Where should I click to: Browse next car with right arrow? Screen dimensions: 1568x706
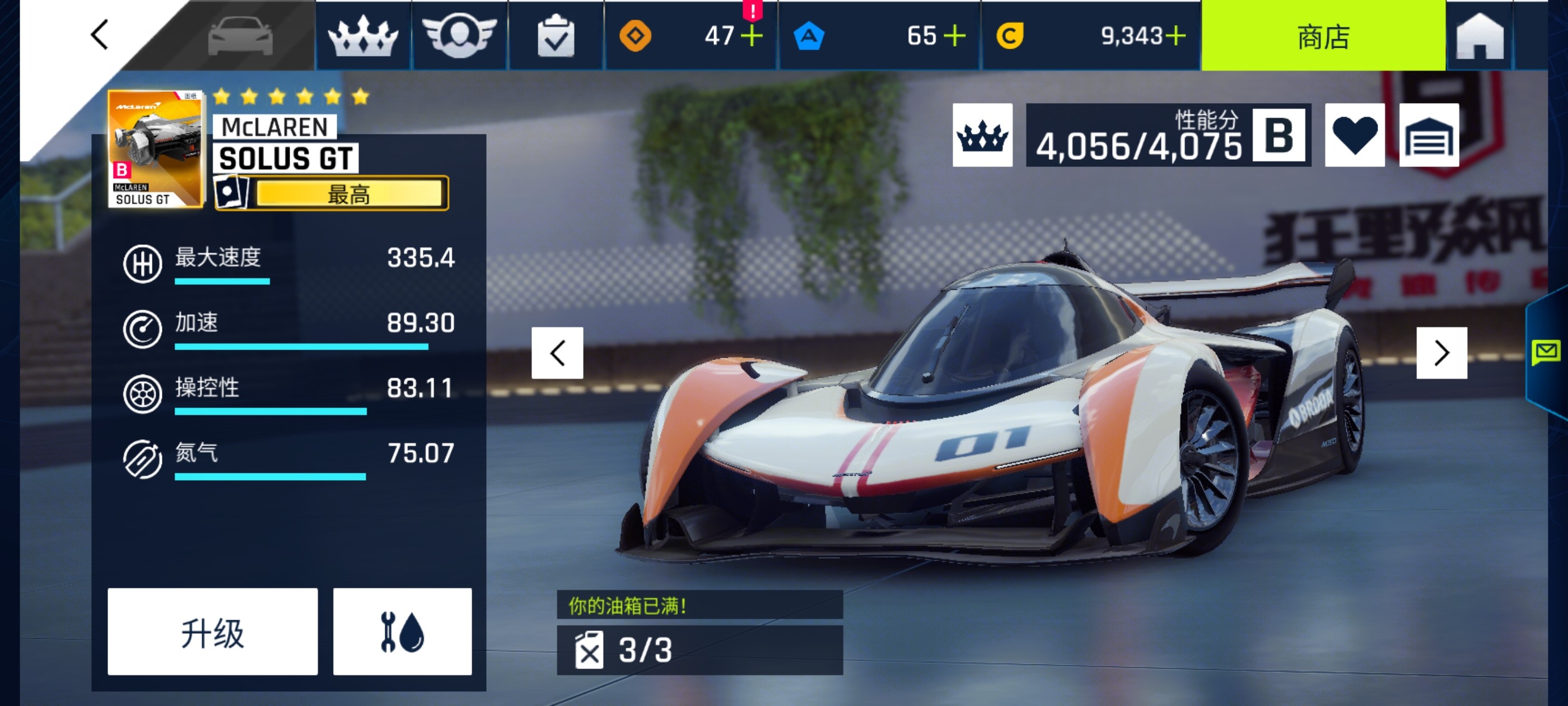[x=1441, y=352]
